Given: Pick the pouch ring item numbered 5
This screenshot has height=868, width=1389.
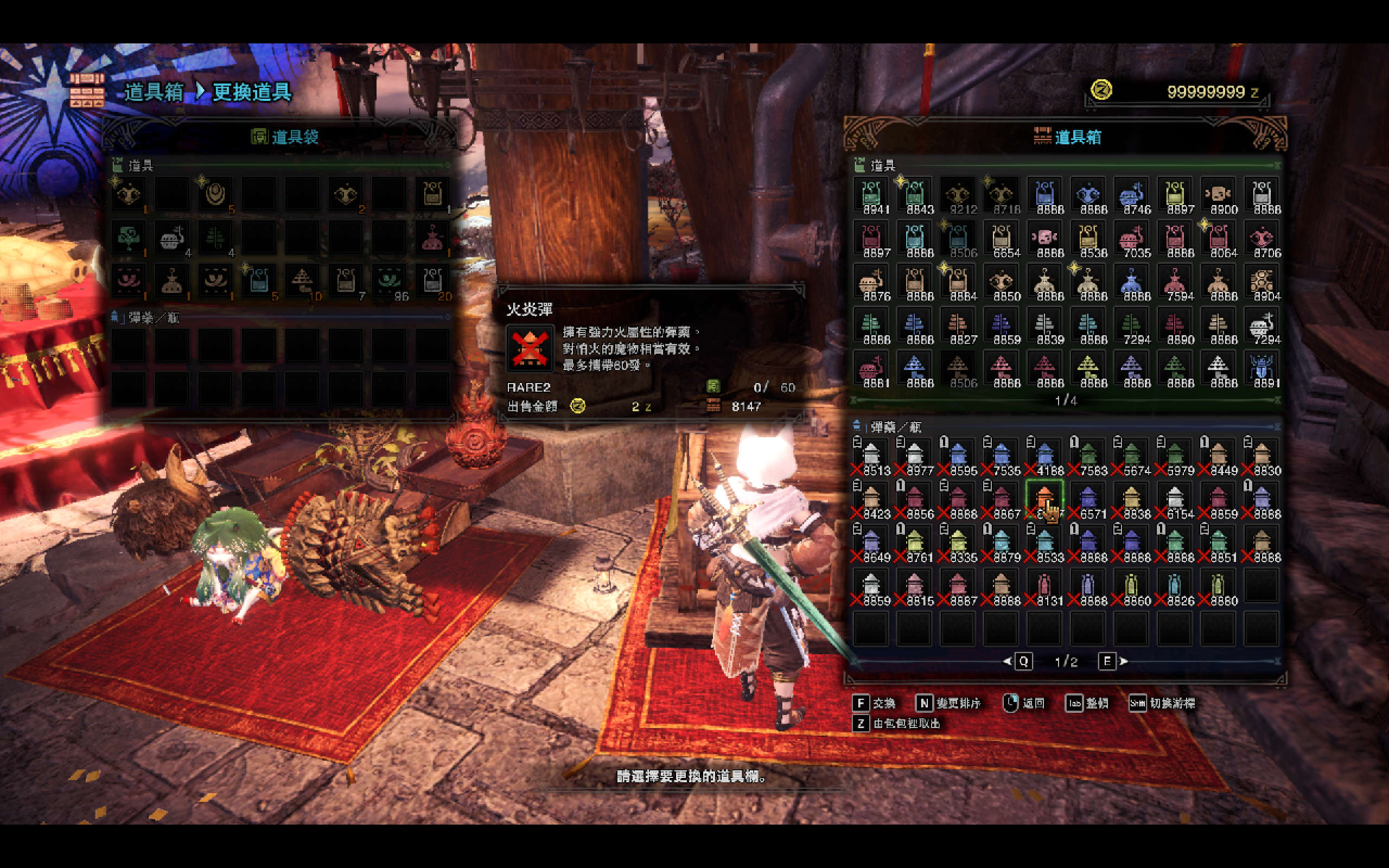Looking at the screenshot, I should pyautogui.click(x=215, y=195).
